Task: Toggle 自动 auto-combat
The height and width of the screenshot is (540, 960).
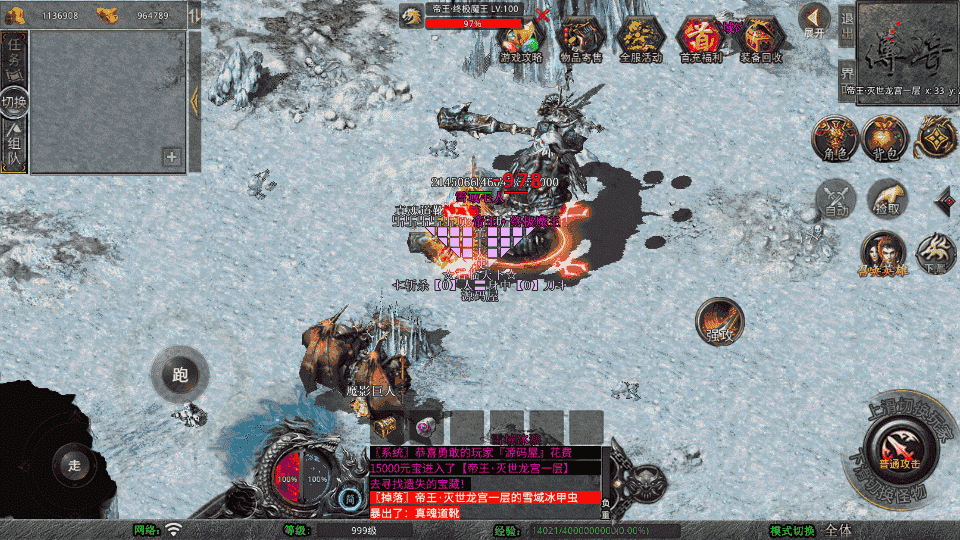Action: point(836,198)
